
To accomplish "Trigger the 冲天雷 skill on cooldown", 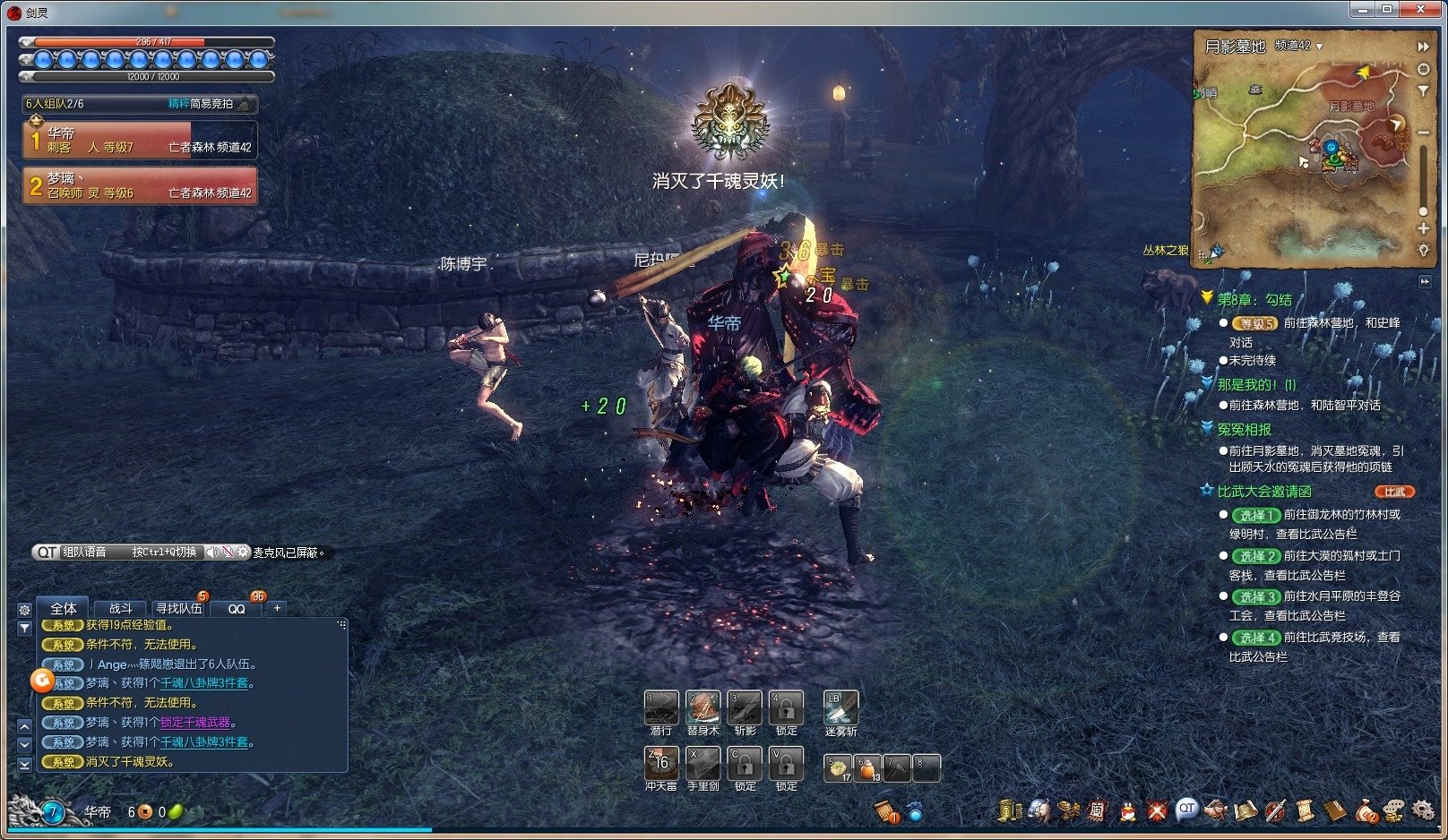I will 661,764.
